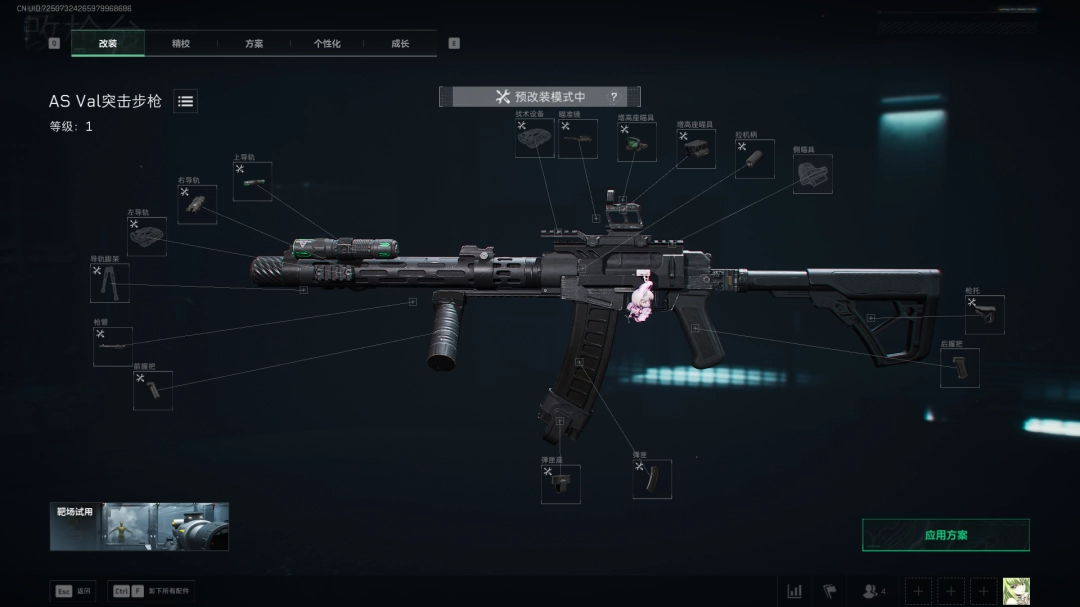Switch to the 精校 tab
1080x607 pixels.
[181, 44]
